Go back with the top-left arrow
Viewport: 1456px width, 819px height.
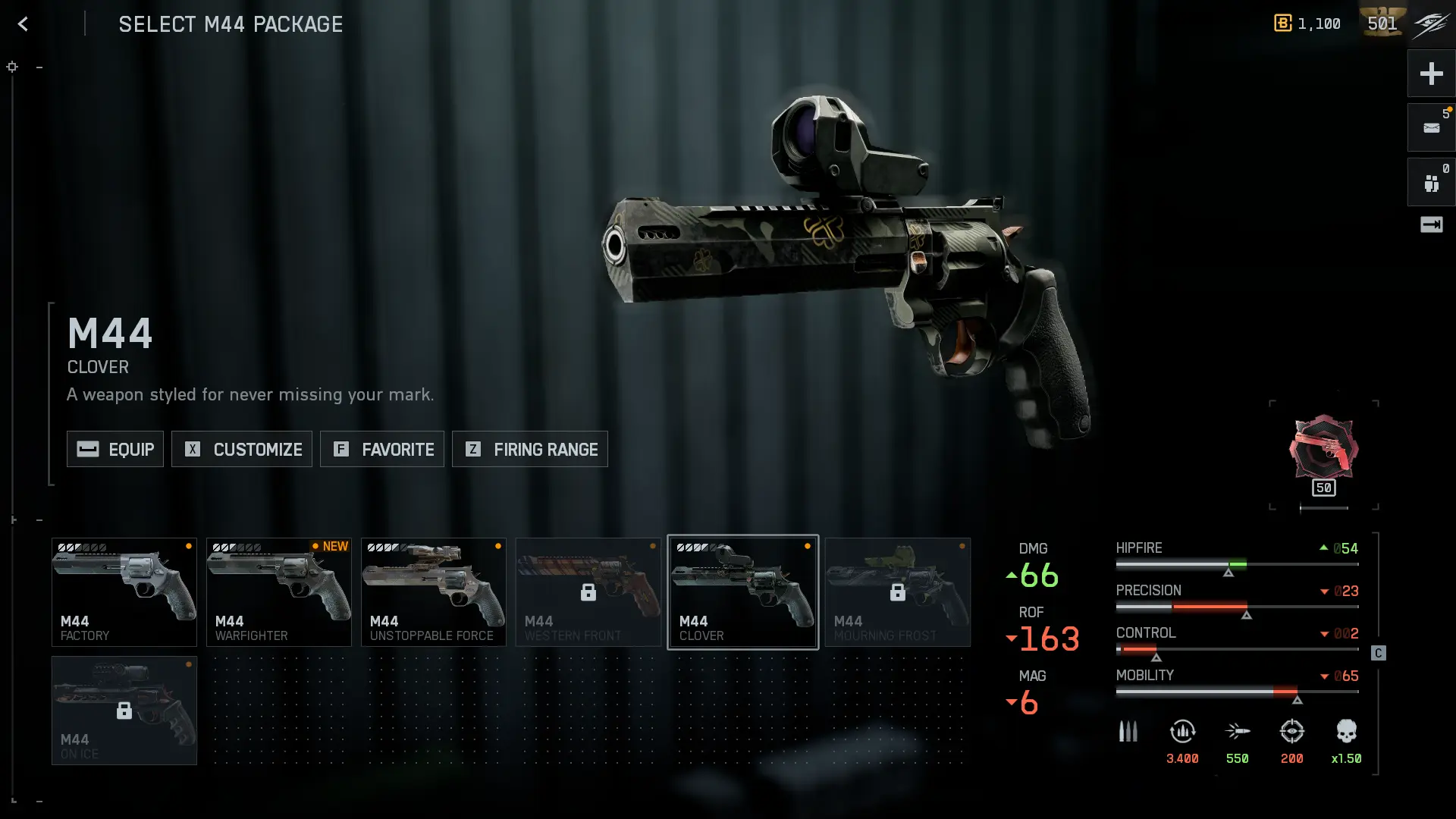(x=23, y=24)
